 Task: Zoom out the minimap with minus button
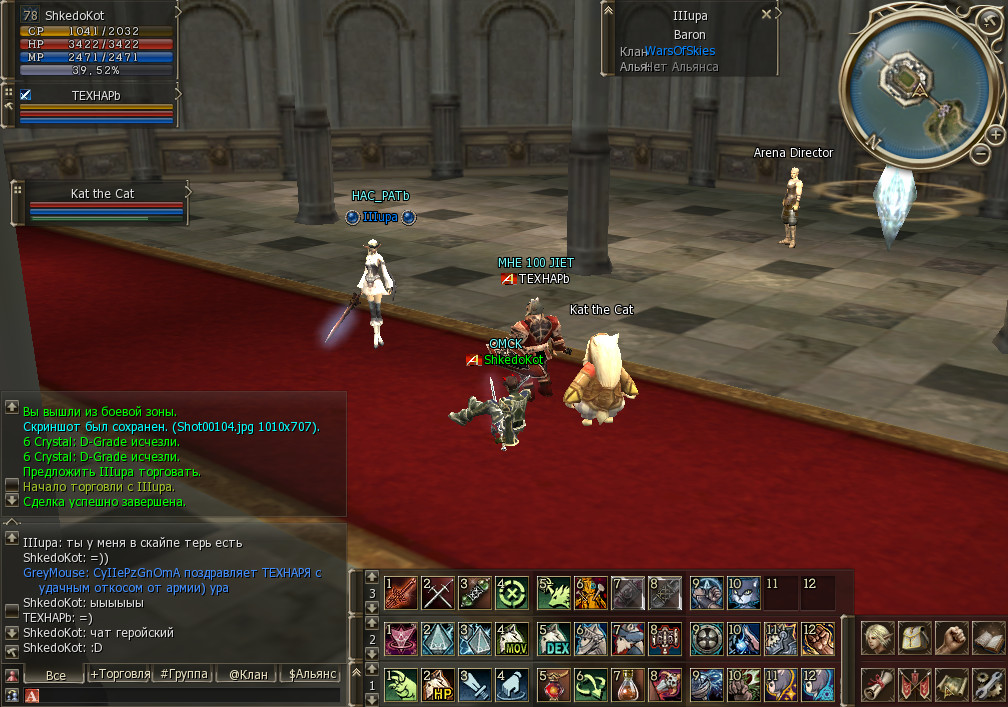tap(980, 153)
